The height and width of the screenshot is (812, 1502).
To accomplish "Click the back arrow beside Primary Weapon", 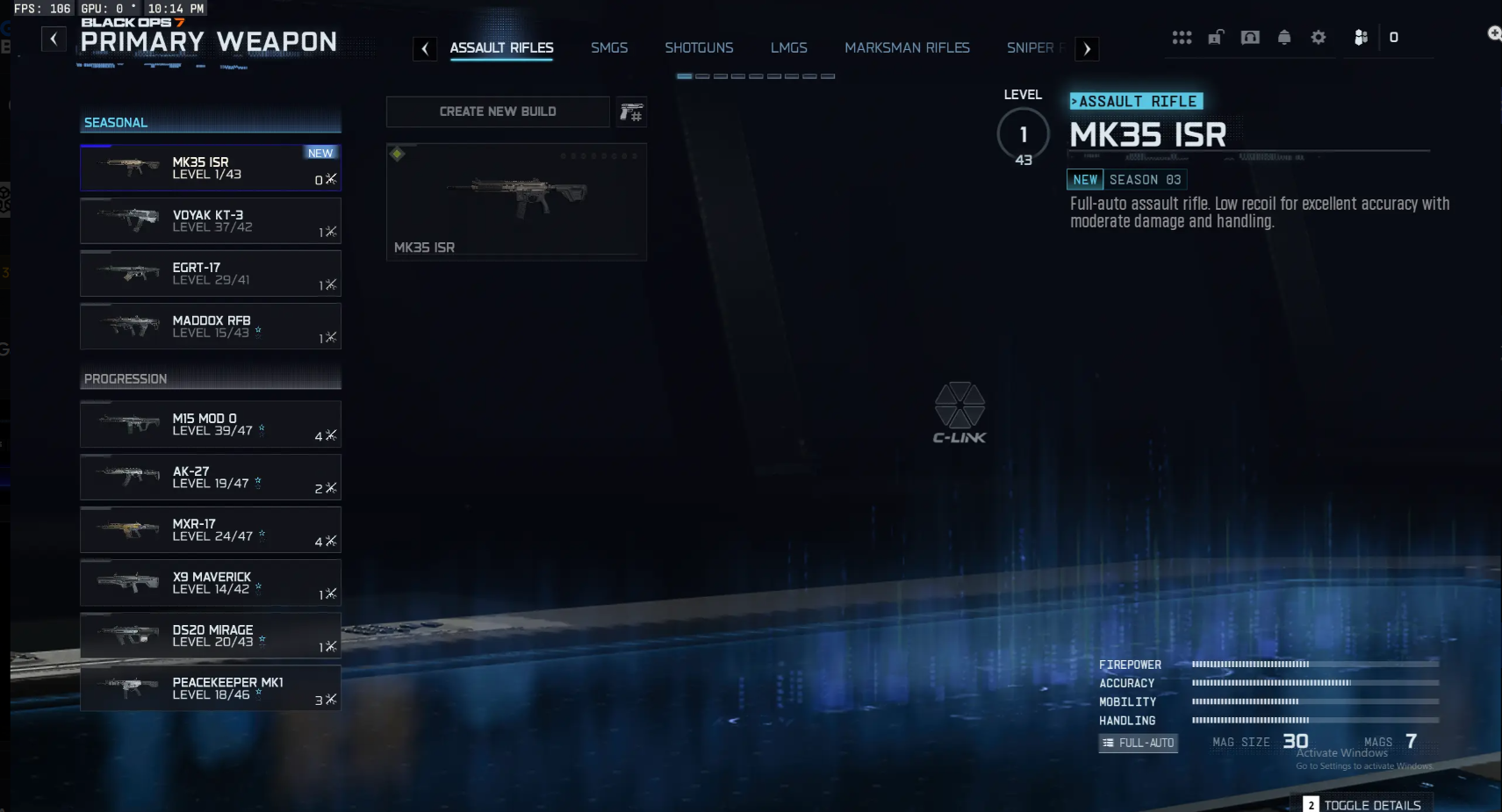I will tap(54, 40).
